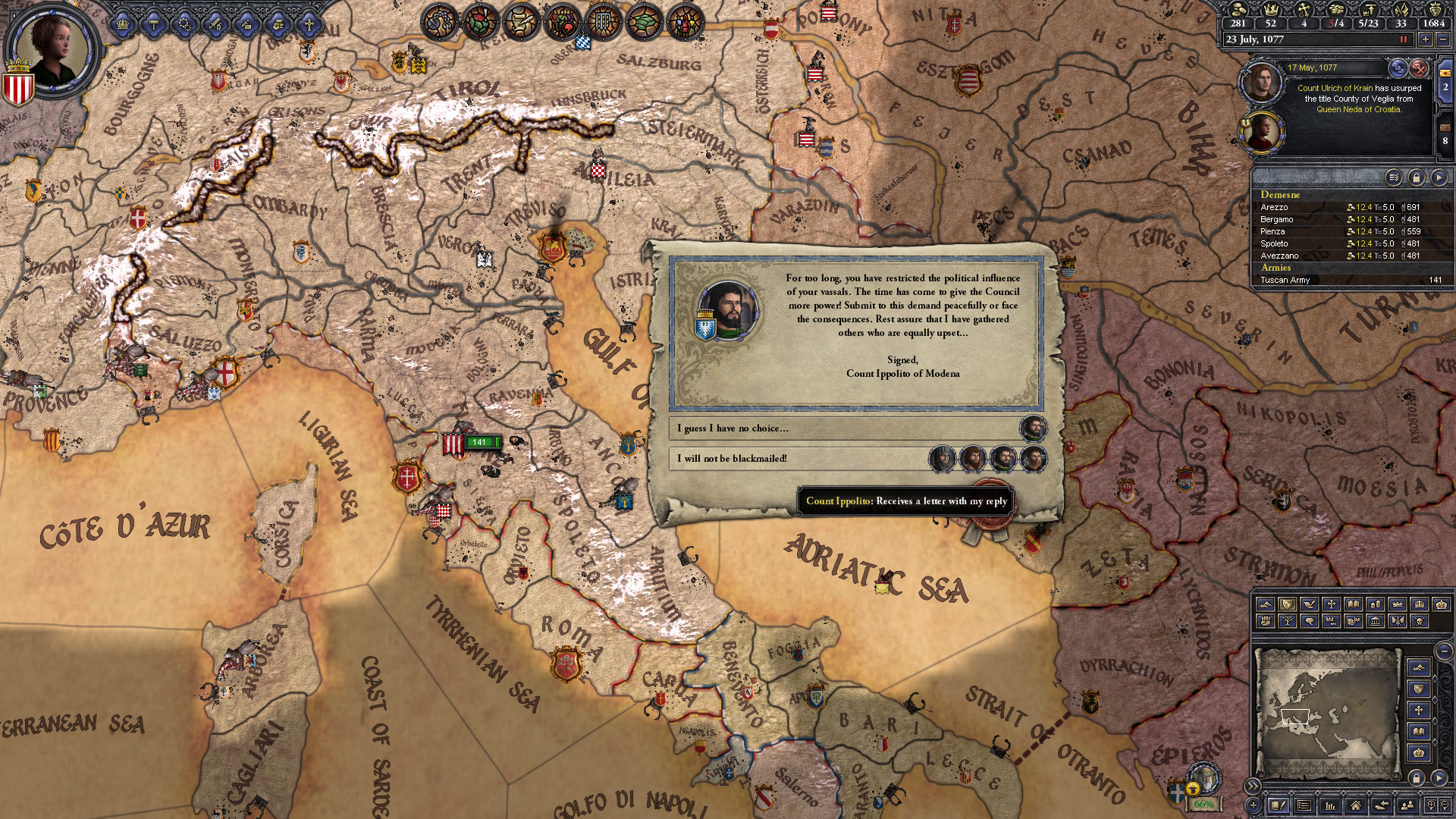This screenshot has width=1456, height=819.
Task: Switch to terrain map mode (mountain icon)
Action: [1266, 604]
